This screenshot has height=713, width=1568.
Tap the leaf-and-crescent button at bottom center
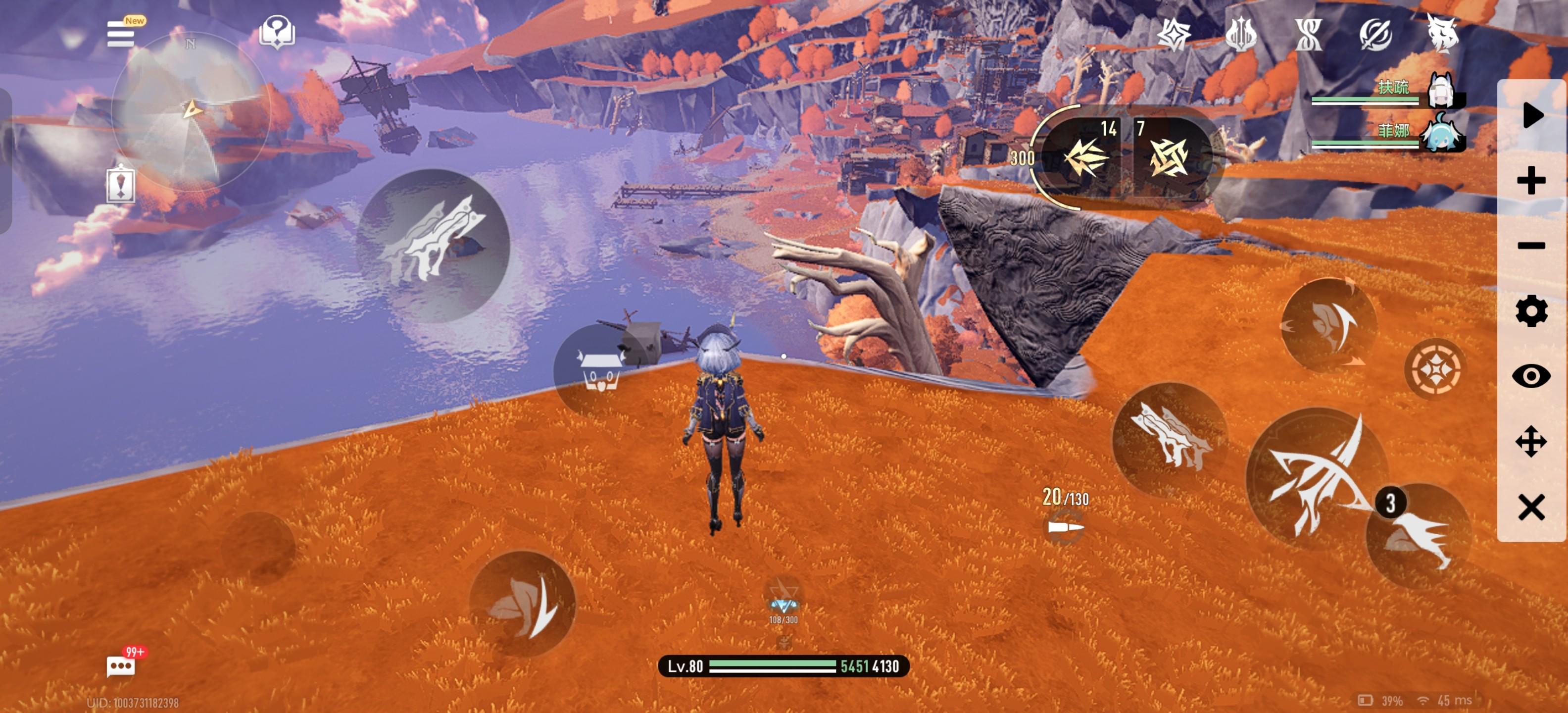point(522,604)
